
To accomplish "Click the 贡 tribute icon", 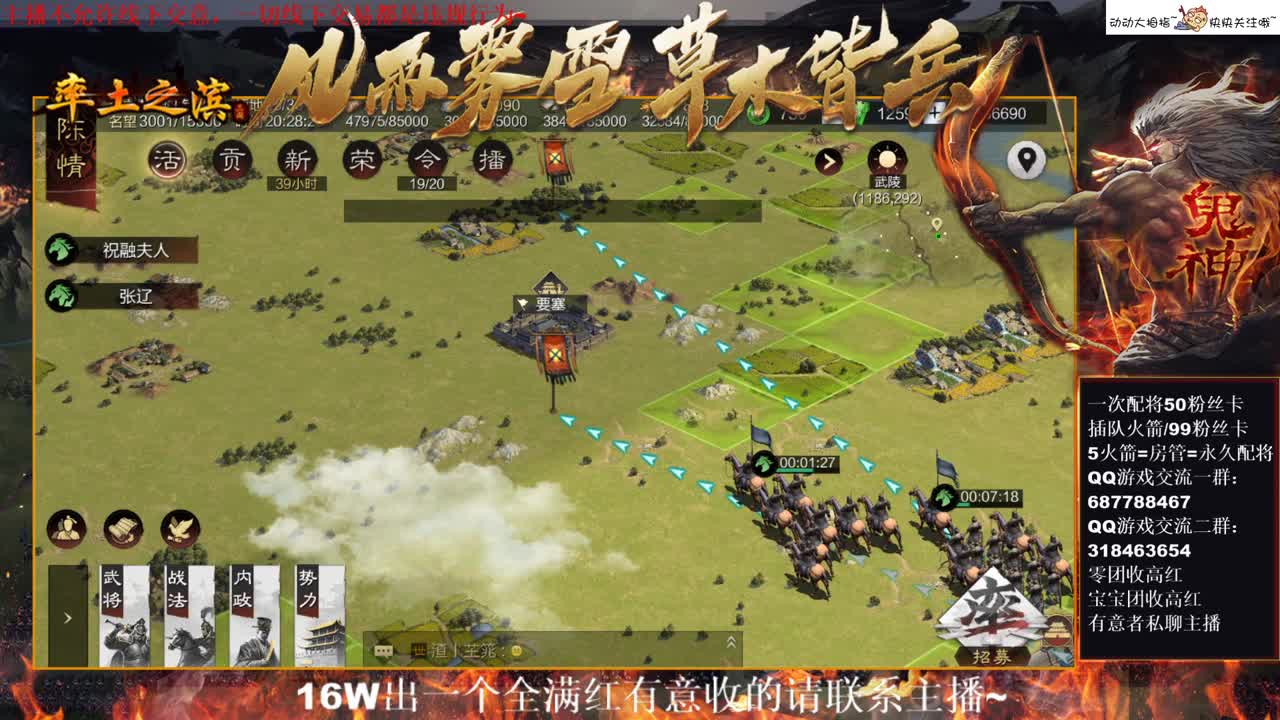I will [x=231, y=160].
